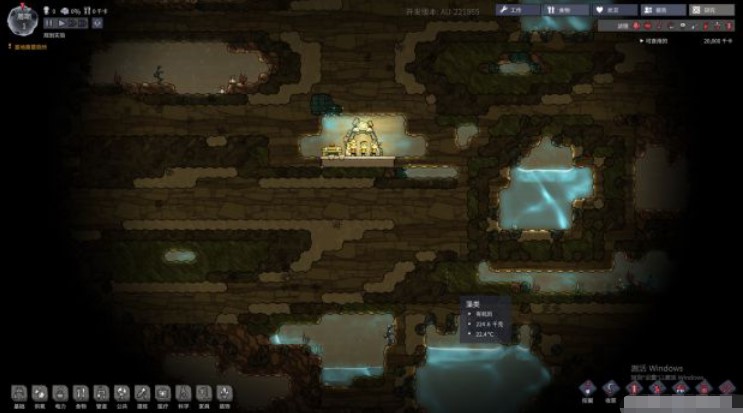743x413 pixels.
Task: Open the Oxygen build category
Action: (39, 394)
